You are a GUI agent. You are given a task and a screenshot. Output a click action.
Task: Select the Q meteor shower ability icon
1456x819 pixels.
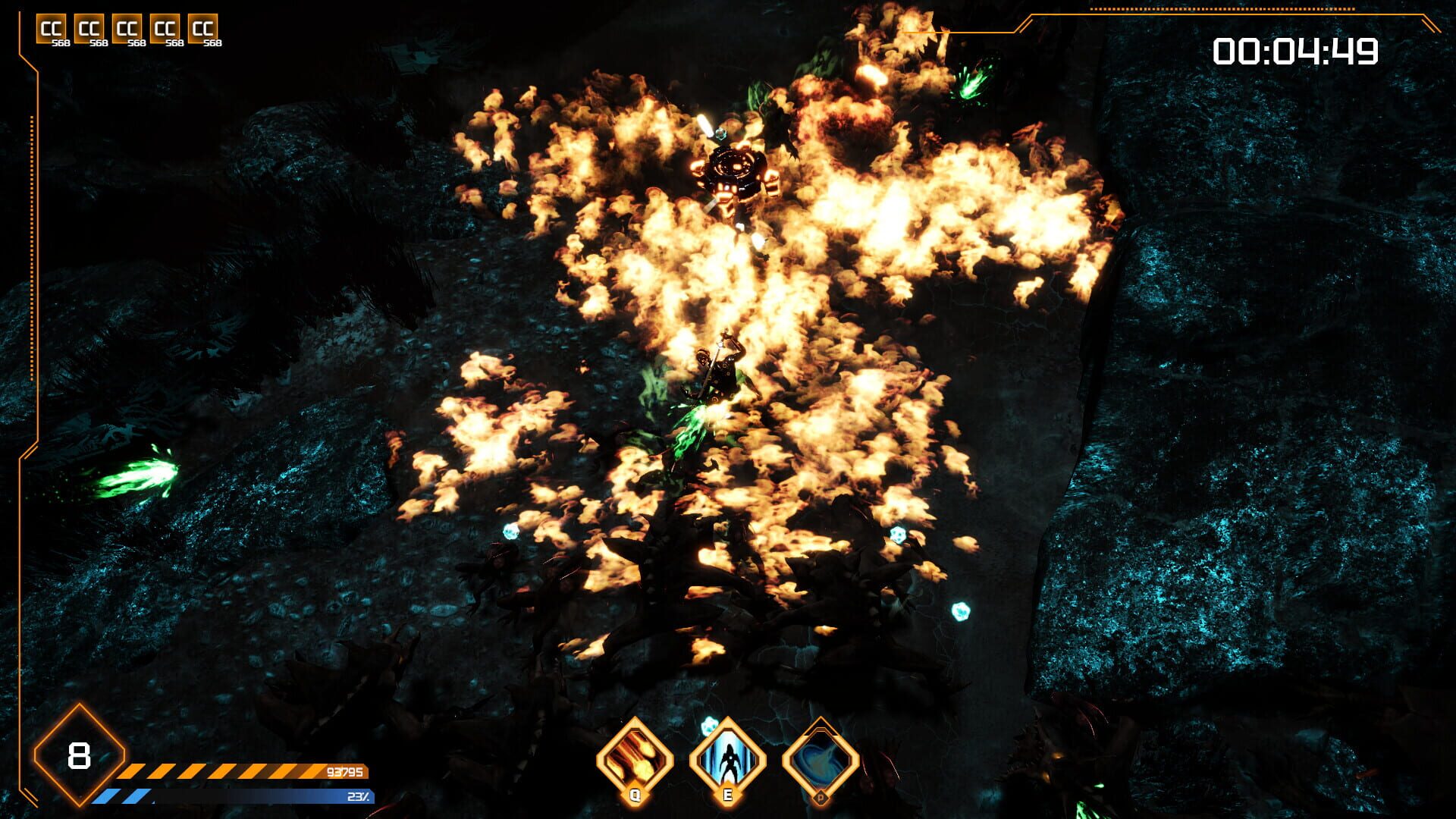click(637, 758)
